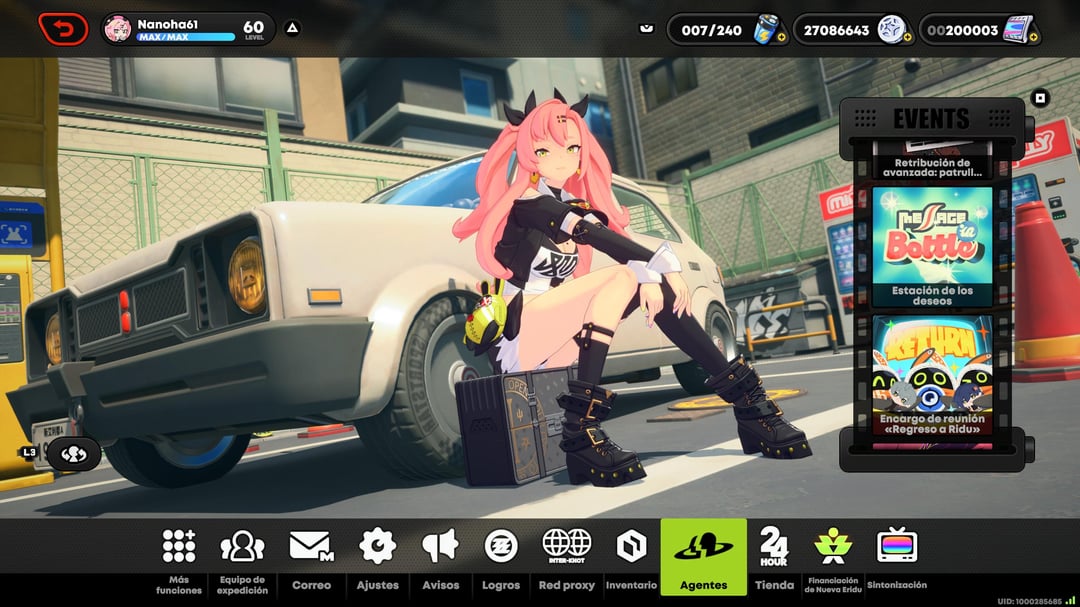This screenshot has width=1080, height=607.
Task: Open Estación de los deseos event
Action: (931, 246)
